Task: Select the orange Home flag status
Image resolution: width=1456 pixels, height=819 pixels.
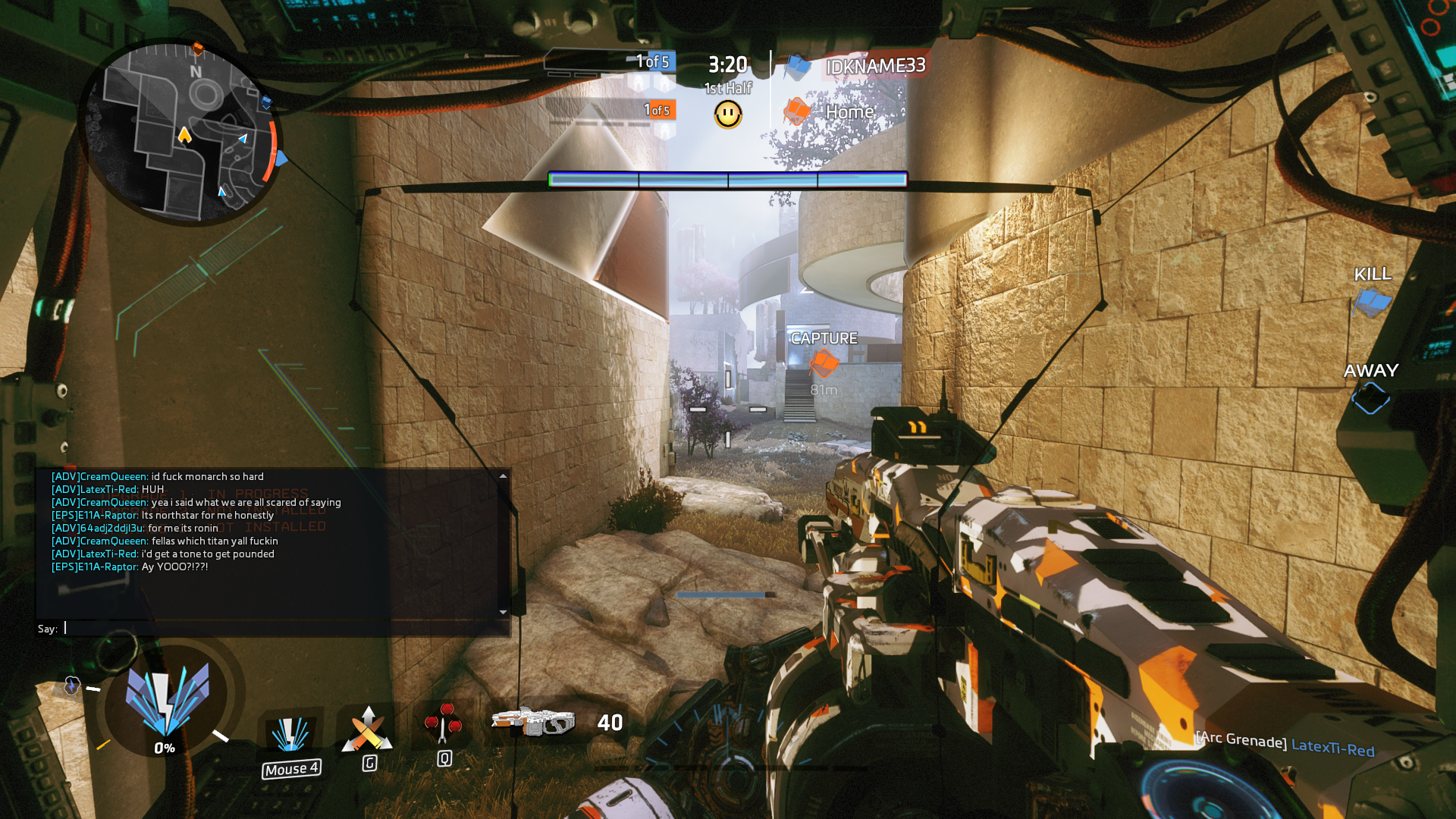Action: 796,111
